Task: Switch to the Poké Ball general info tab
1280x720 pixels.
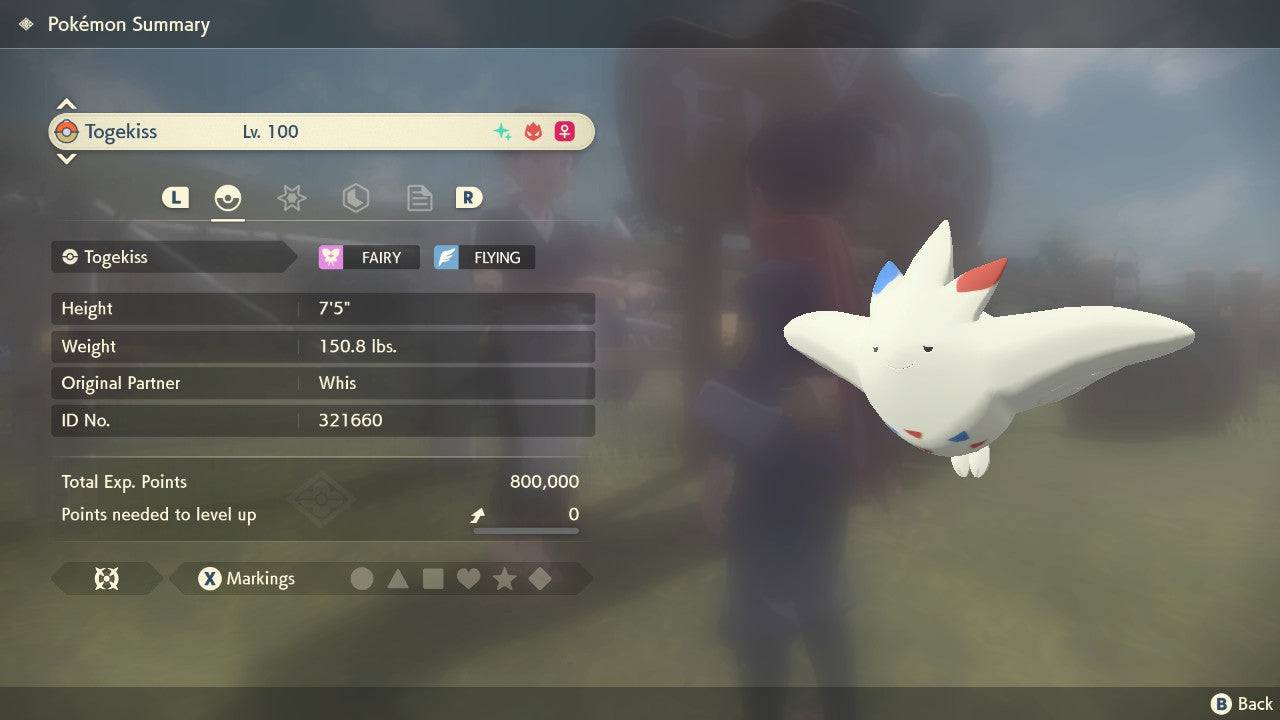Action: (x=228, y=198)
